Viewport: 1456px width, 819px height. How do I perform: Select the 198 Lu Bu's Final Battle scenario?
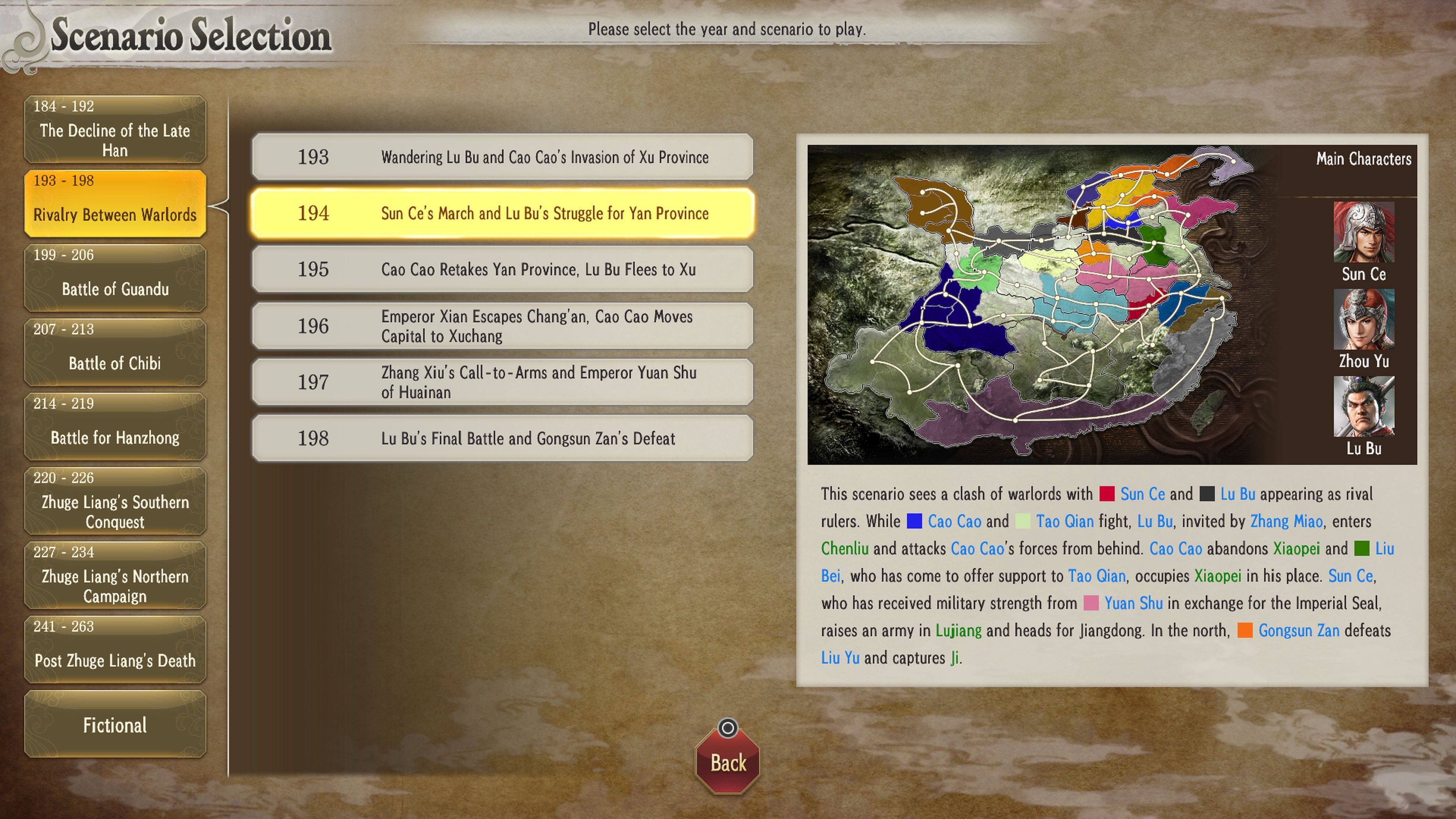tap(502, 438)
